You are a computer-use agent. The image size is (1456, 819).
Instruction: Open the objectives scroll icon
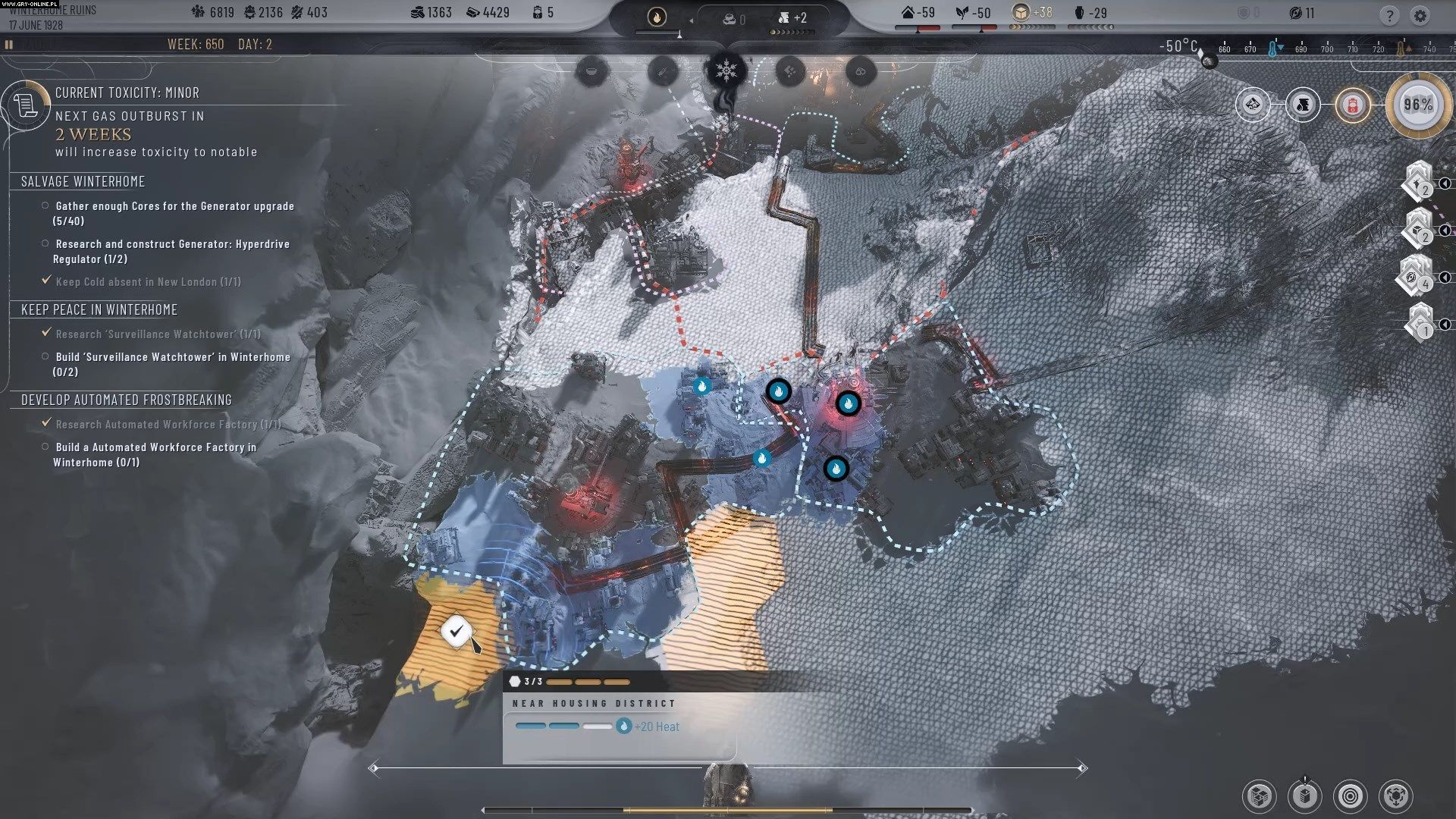coord(25,105)
